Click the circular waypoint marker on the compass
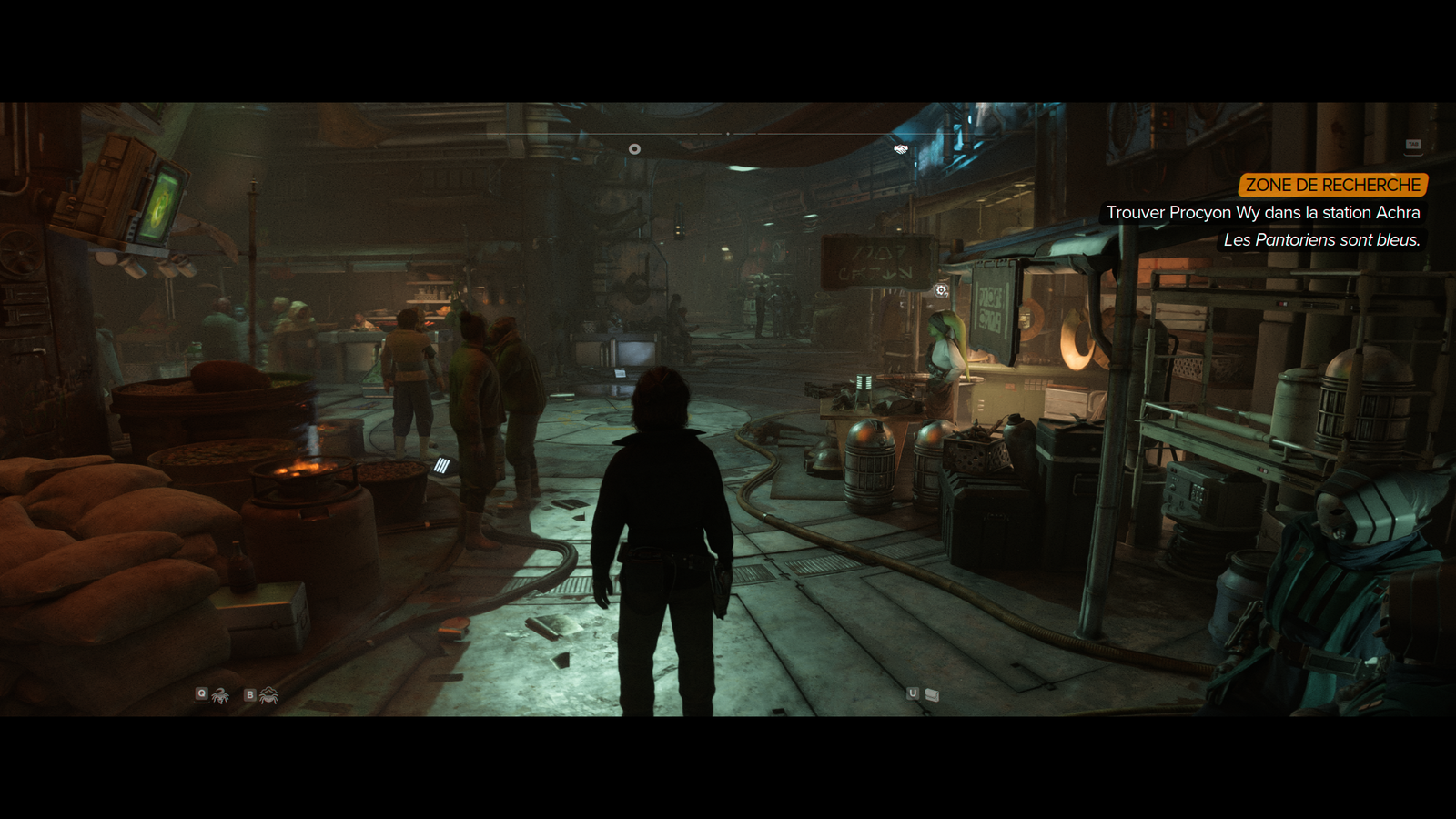The height and width of the screenshot is (819, 1456). coord(634,149)
